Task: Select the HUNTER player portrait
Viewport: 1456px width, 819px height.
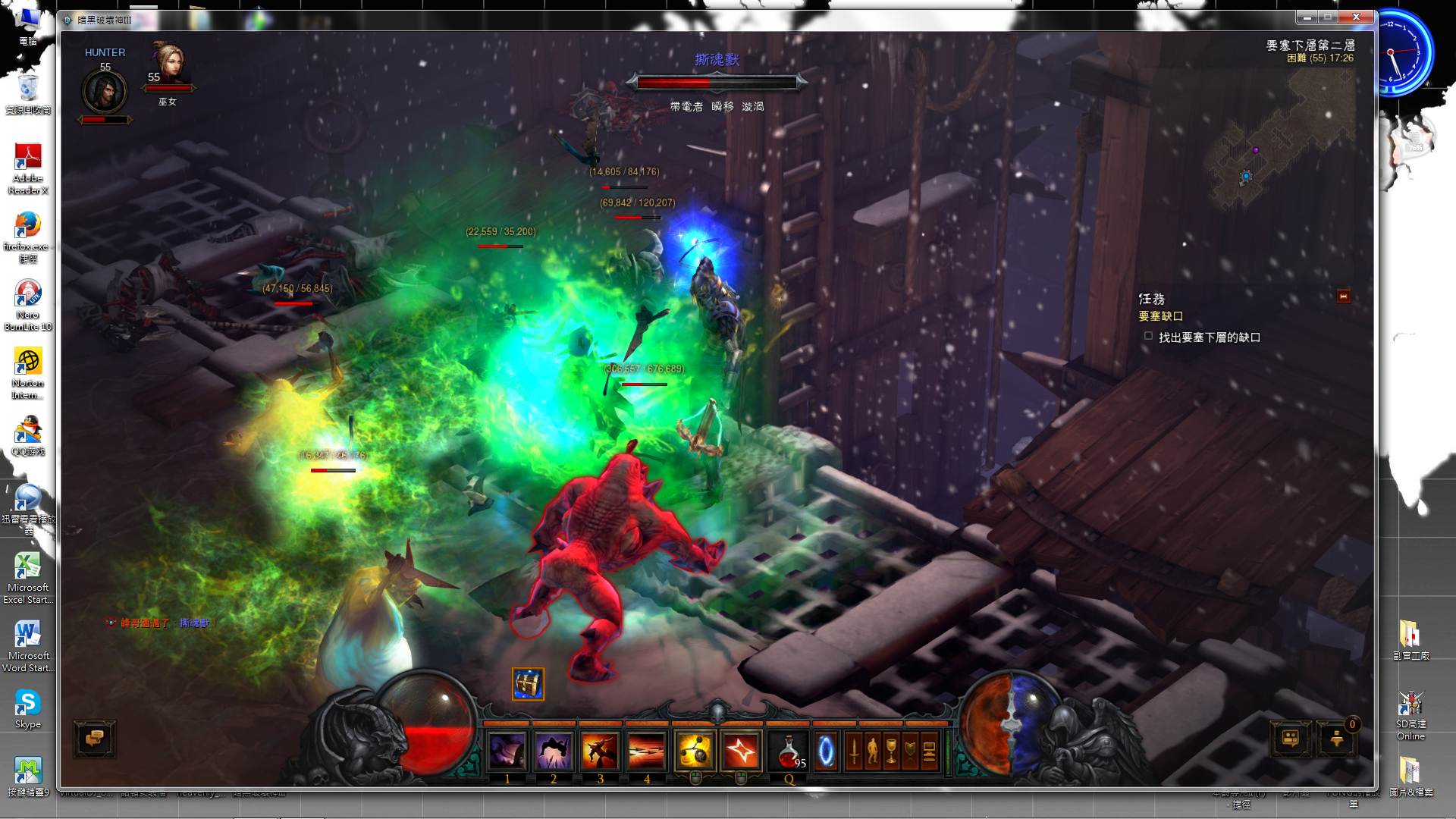Action: pyautogui.click(x=105, y=91)
